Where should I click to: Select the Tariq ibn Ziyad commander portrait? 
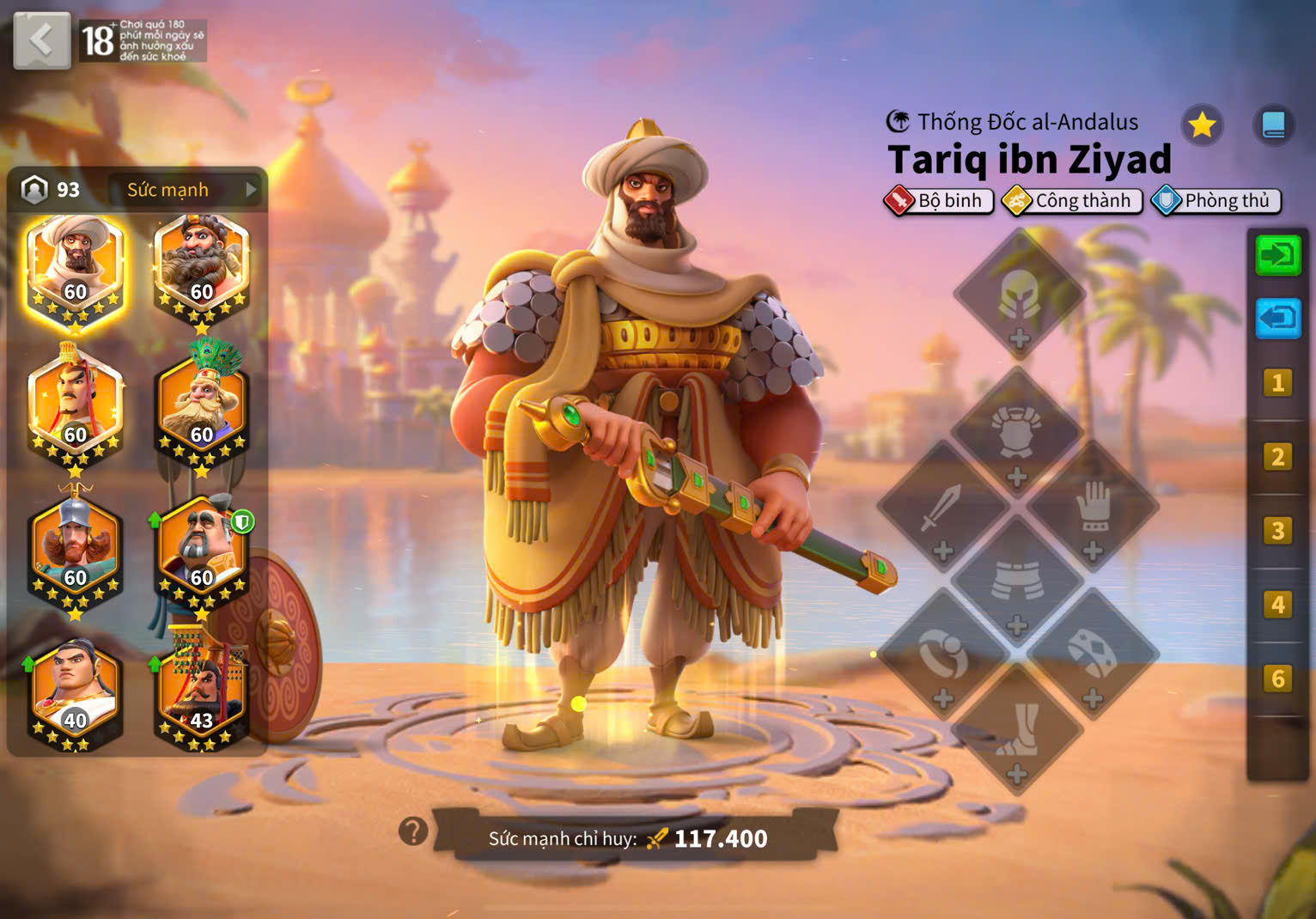(76, 267)
